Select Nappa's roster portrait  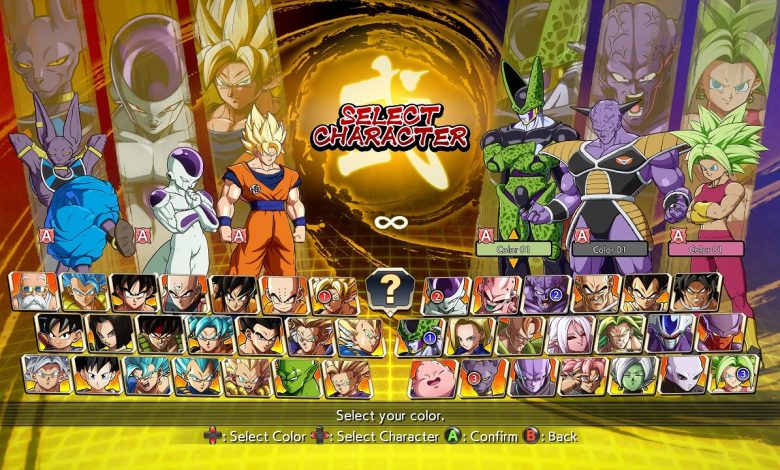tap(595, 293)
